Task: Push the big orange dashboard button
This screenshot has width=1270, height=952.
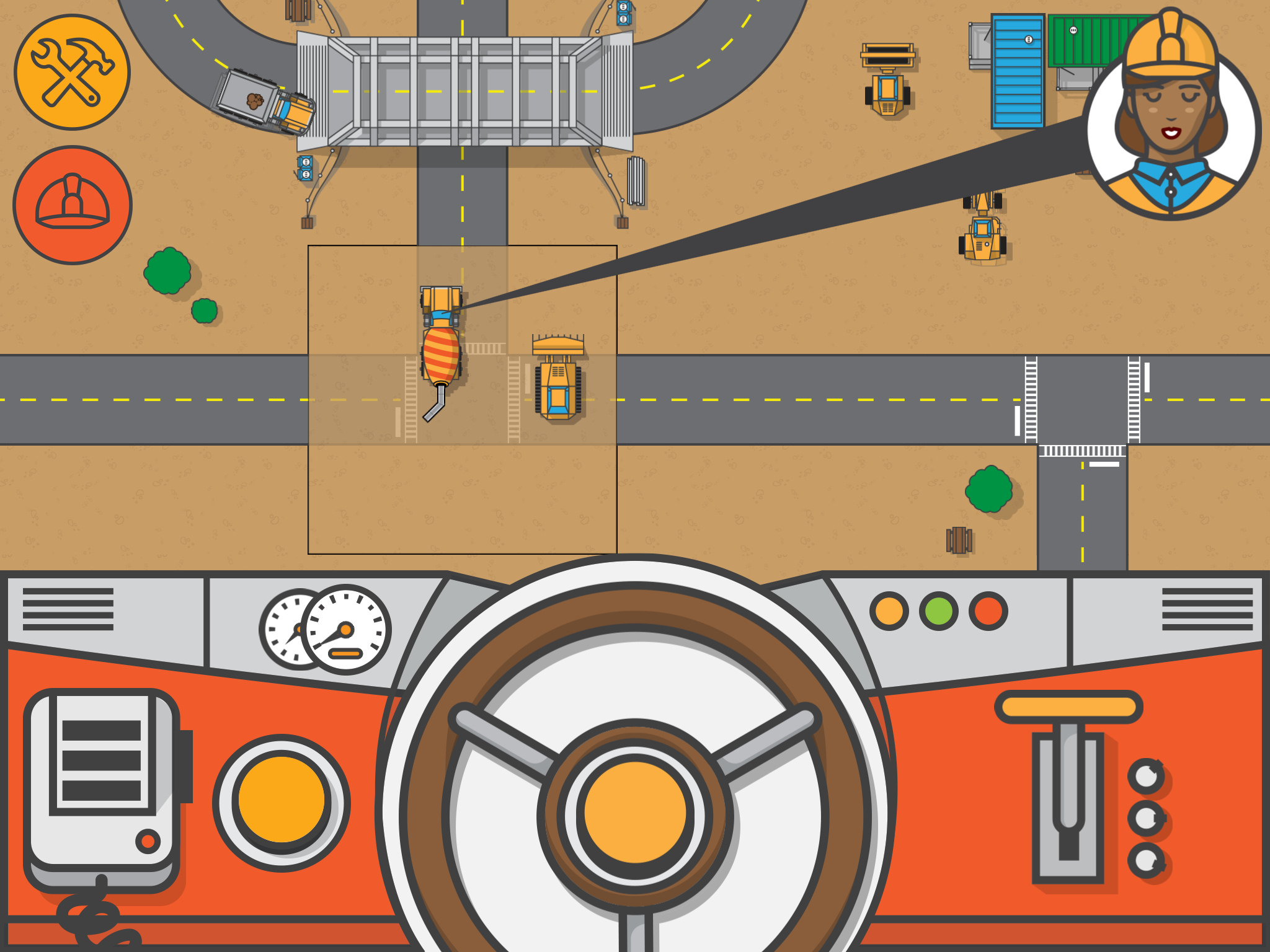Action: tap(282, 801)
